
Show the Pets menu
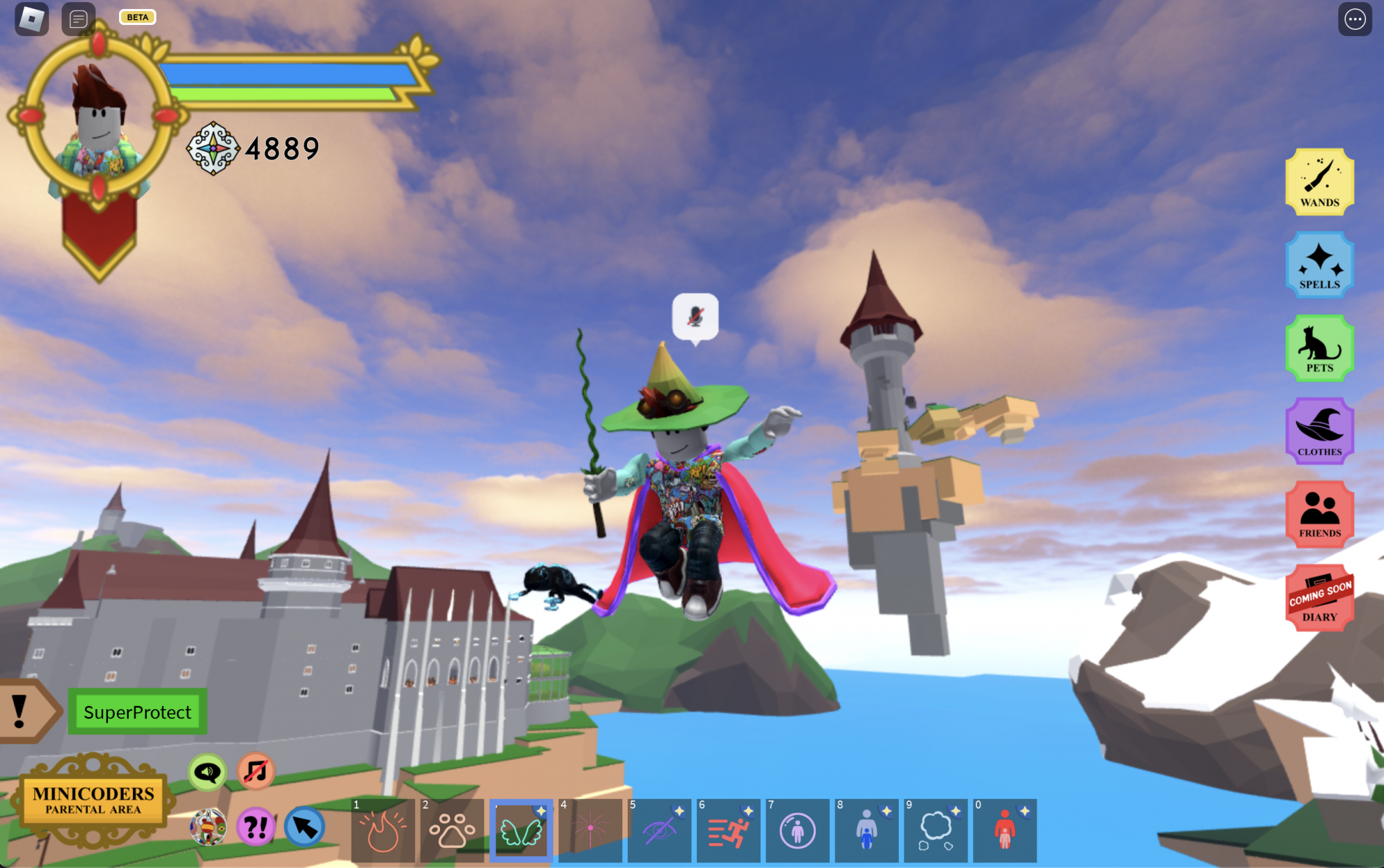click(1319, 348)
